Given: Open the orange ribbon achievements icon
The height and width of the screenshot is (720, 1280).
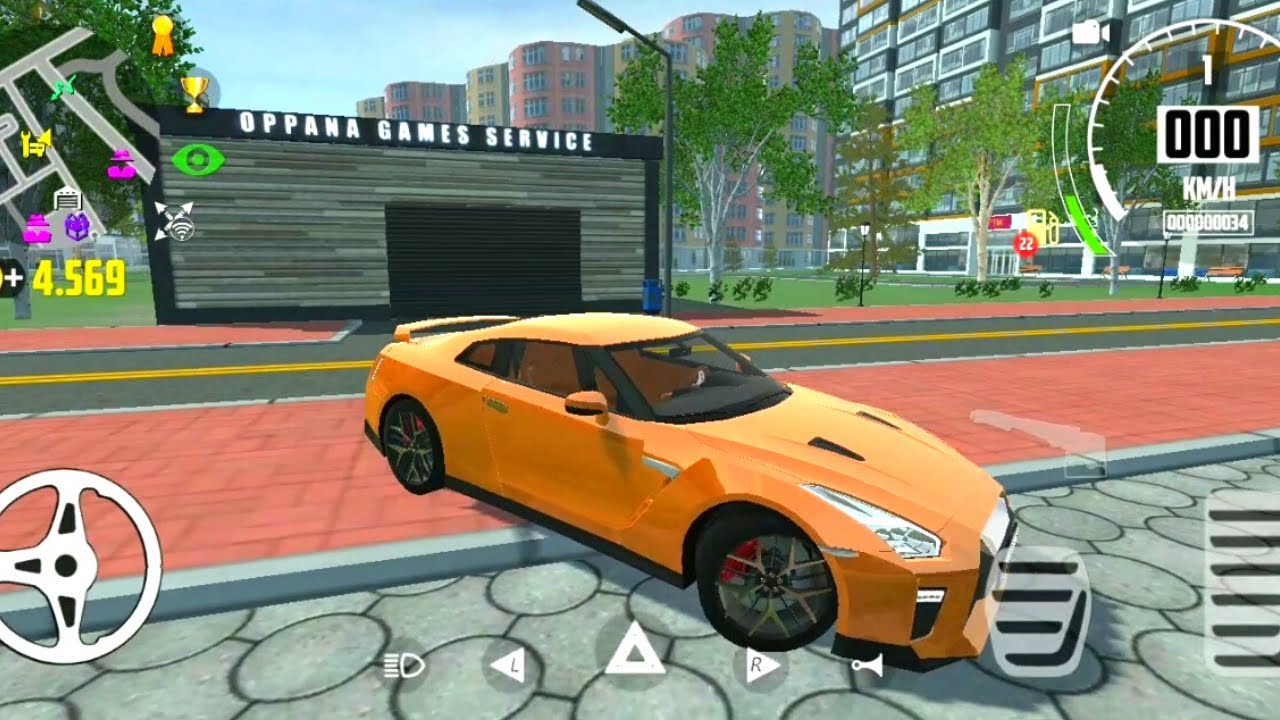Looking at the screenshot, I should [162, 35].
